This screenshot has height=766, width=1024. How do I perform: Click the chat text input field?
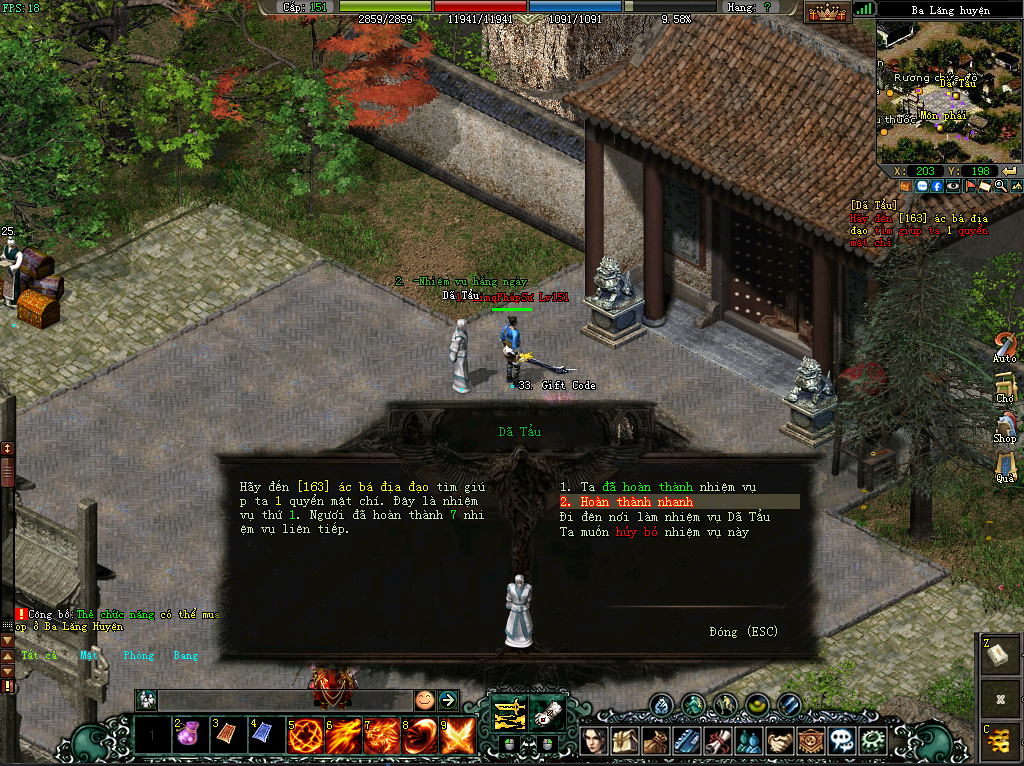coord(285,700)
